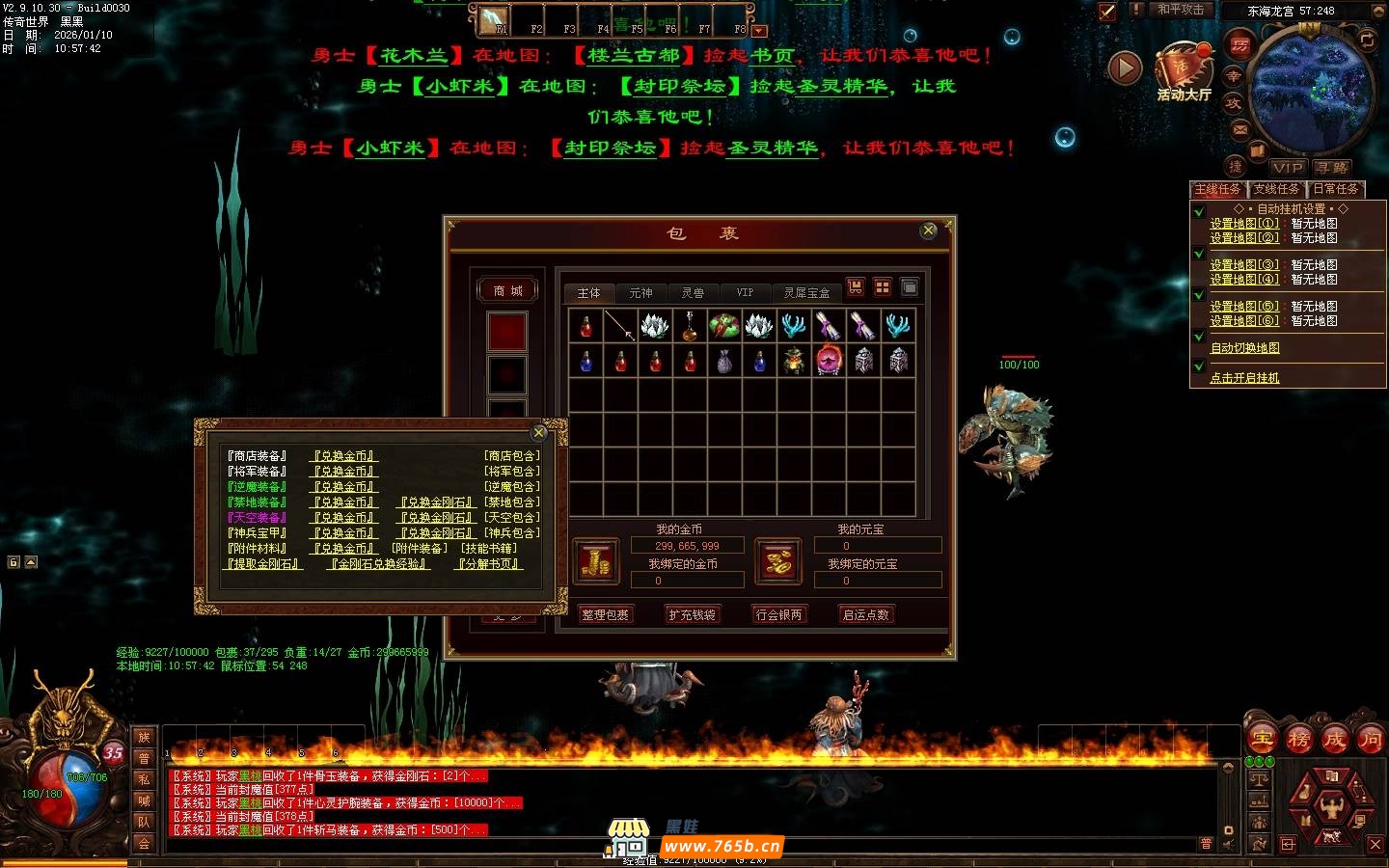Select the flaming pink orb item
Screen dimensions: 1389x868
tap(828, 361)
